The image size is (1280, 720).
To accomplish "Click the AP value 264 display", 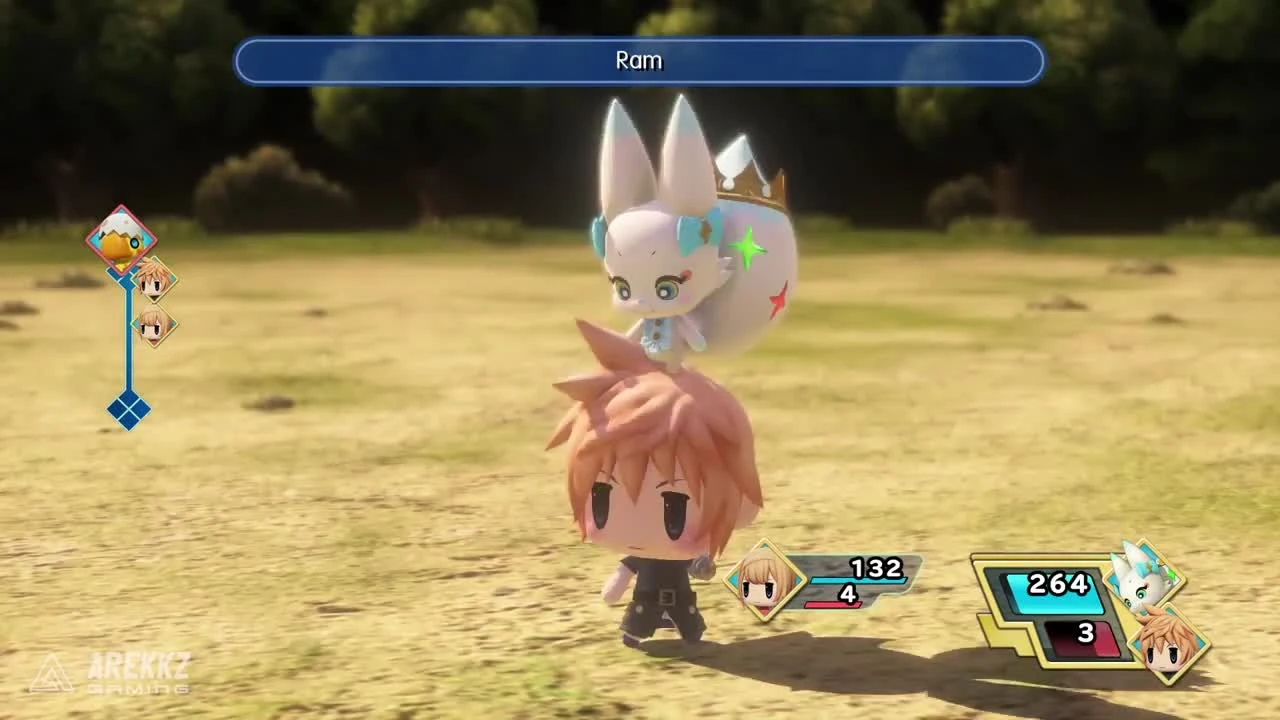I will [x=1058, y=585].
